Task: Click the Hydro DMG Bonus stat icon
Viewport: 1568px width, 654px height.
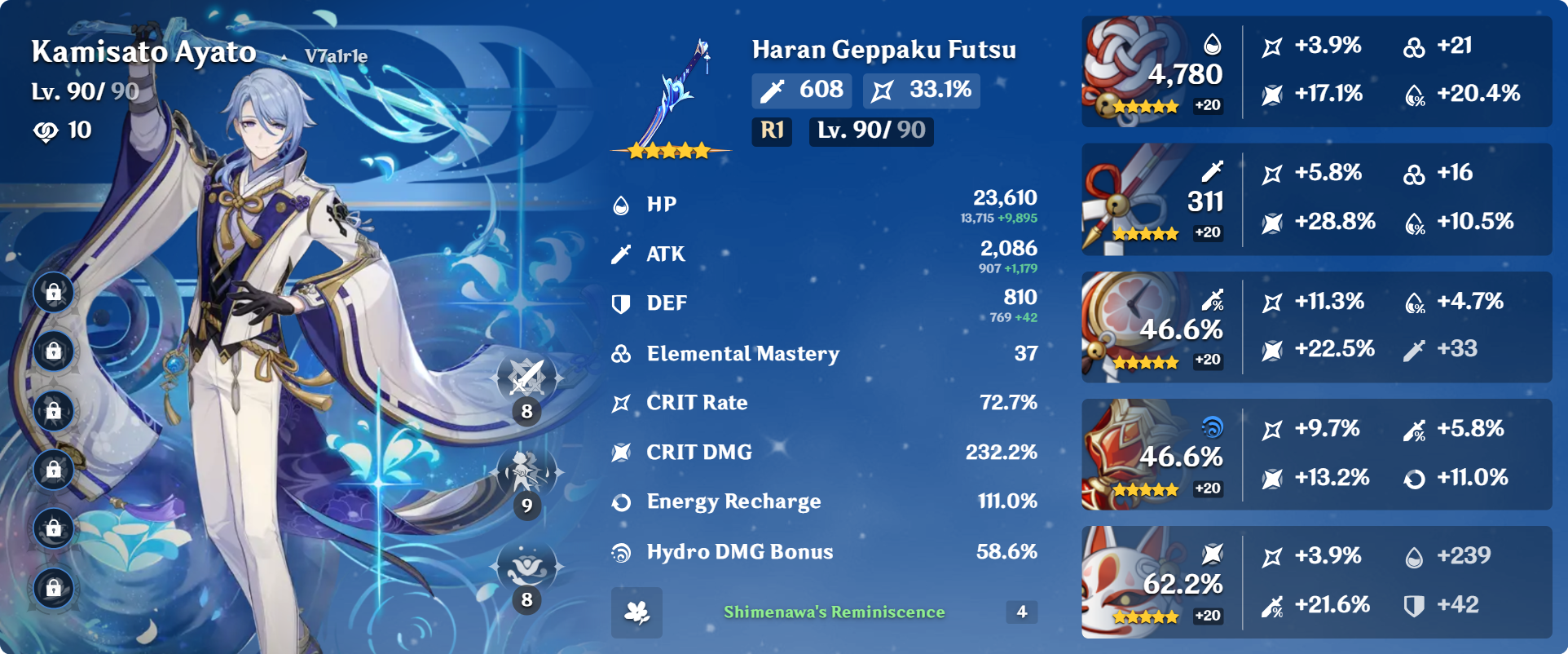Action: coord(621,551)
